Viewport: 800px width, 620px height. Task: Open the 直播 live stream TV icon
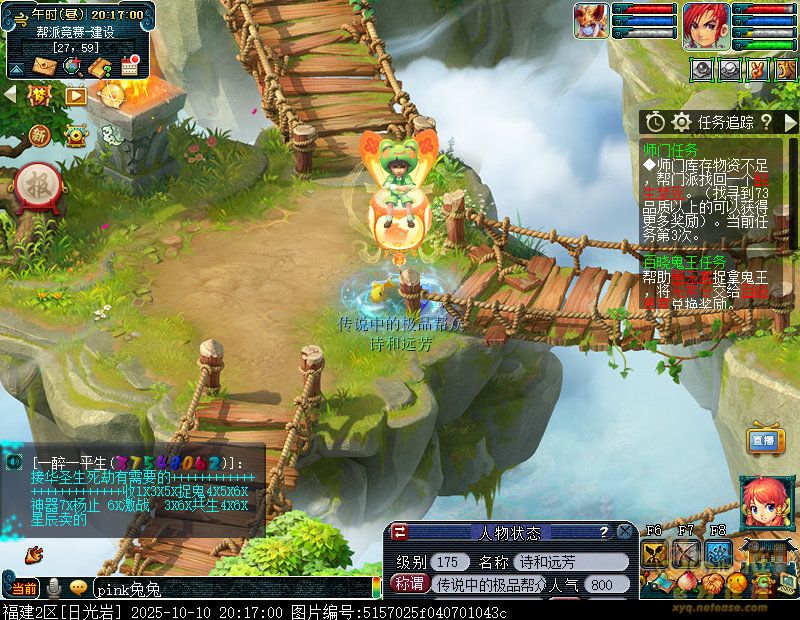click(x=765, y=440)
